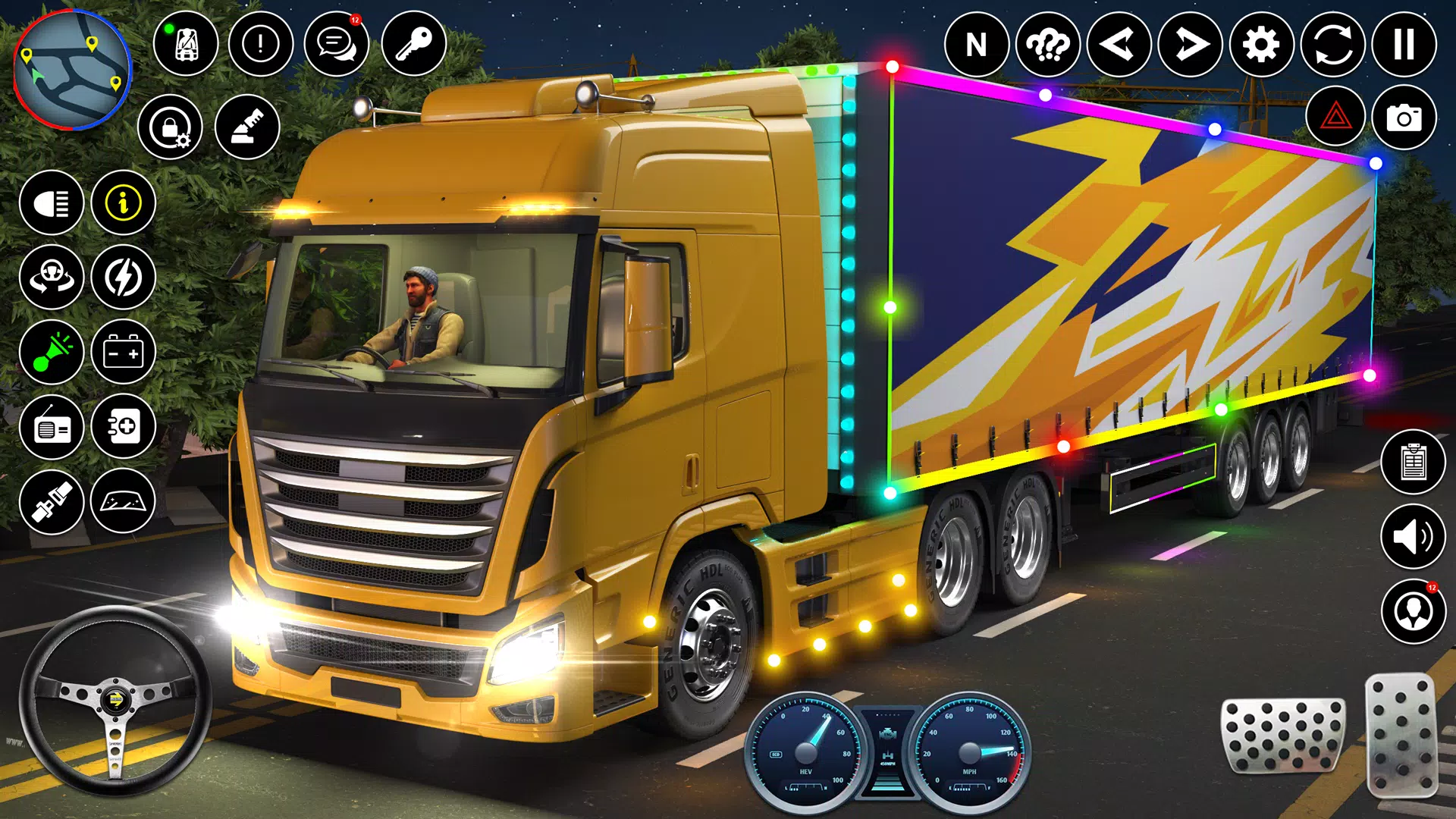Toggle the red hazard triangle lights
Viewport: 1456px width, 819px height.
point(1335,118)
